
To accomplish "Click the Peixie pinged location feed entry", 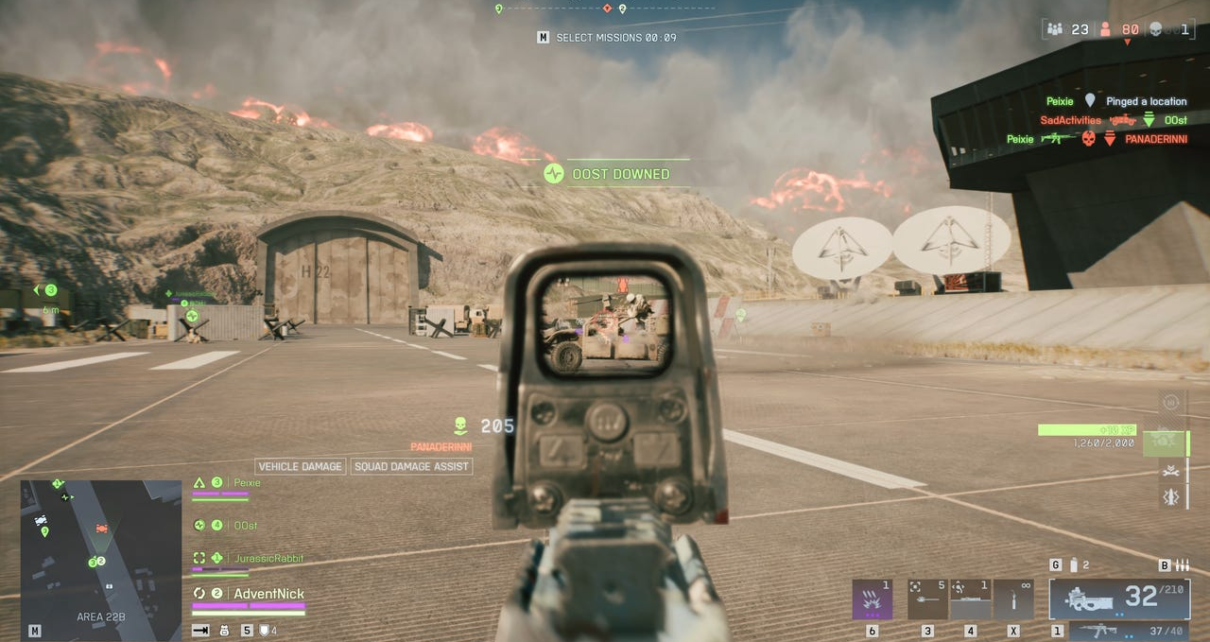I will [1116, 101].
